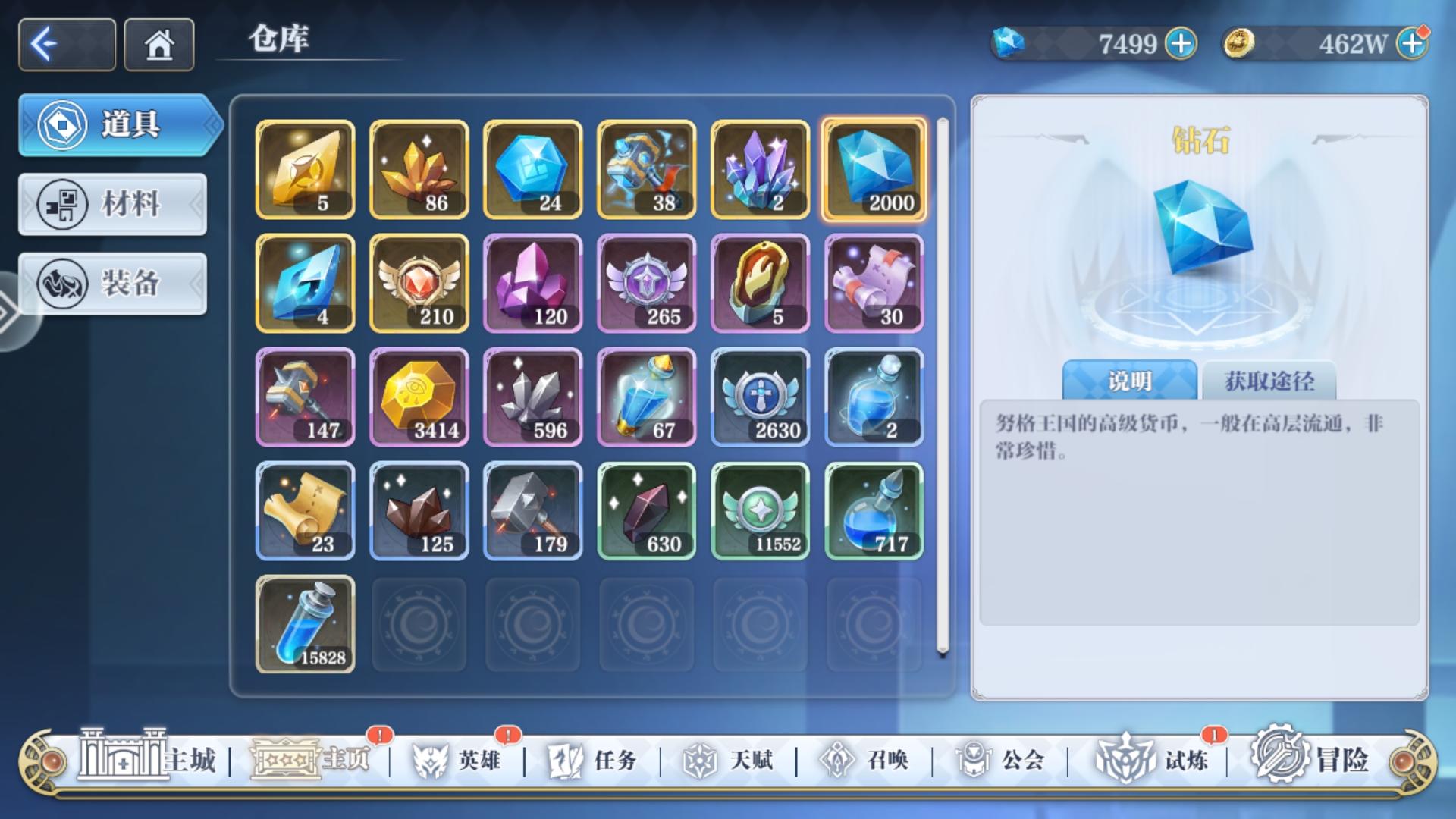Select the diamond item showing 2000
The image size is (1456, 819).
click(x=874, y=169)
